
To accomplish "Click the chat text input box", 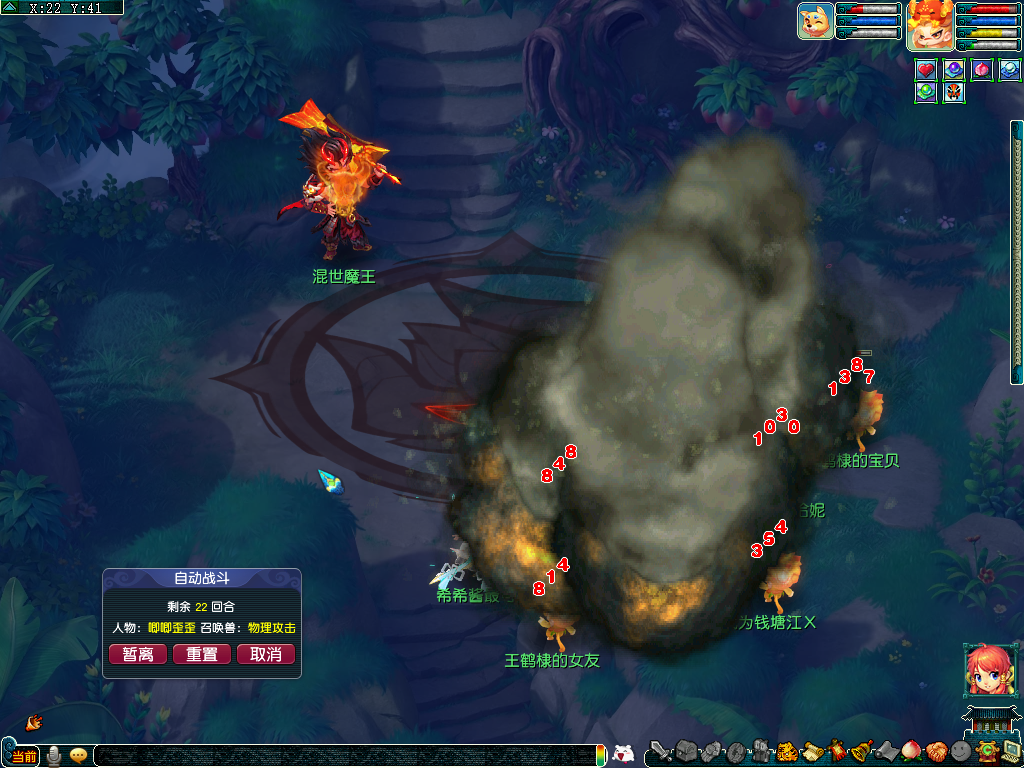I will click(x=340, y=756).
